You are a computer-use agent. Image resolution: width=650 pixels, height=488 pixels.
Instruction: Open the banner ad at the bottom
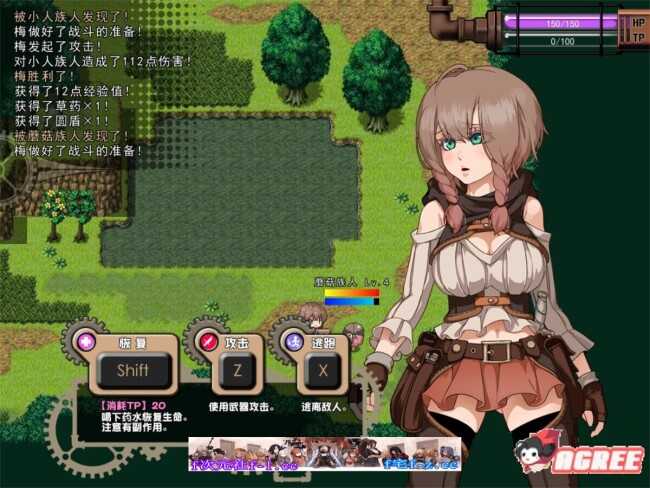(x=324, y=455)
